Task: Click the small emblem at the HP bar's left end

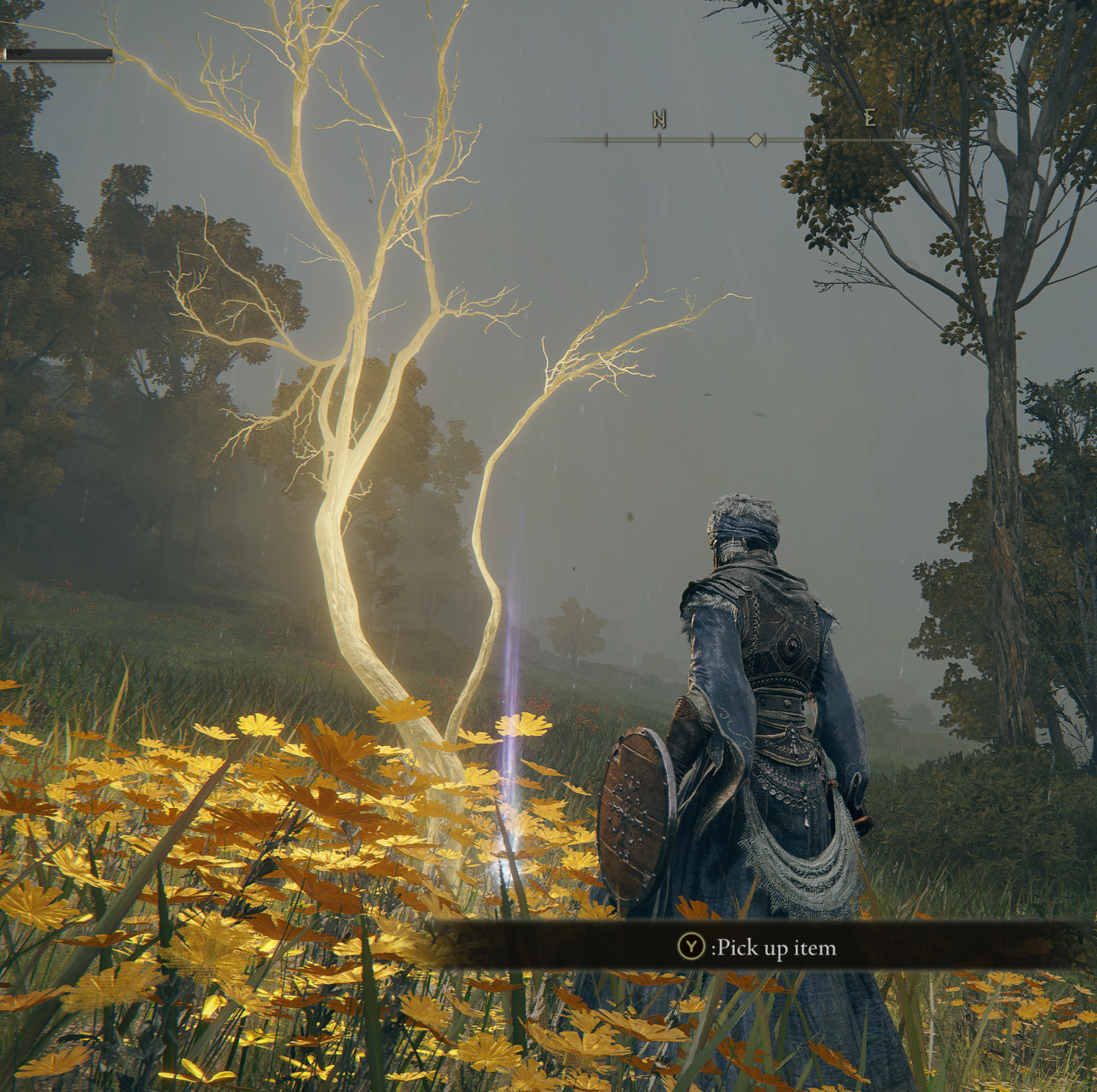Action: coord(5,53)
